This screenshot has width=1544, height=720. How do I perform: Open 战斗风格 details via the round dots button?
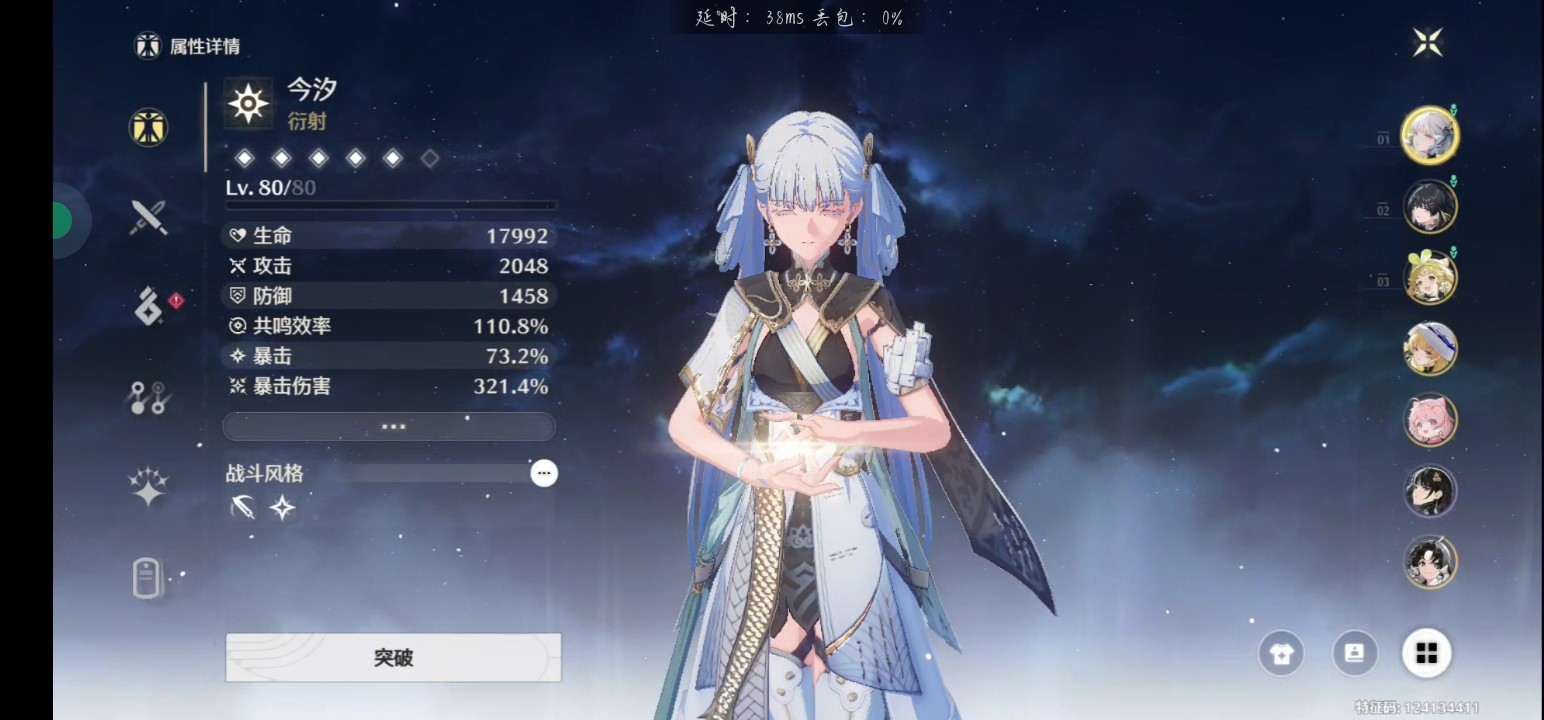pos(544,473)
